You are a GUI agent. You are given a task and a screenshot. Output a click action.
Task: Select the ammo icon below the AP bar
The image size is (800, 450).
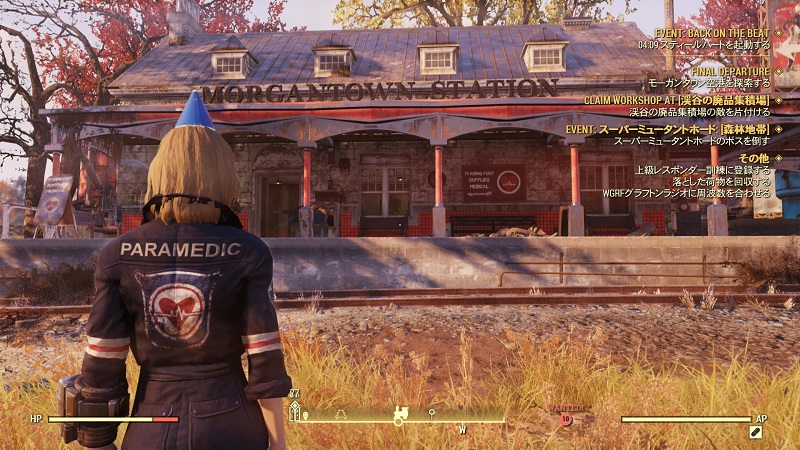pos(756,432)
